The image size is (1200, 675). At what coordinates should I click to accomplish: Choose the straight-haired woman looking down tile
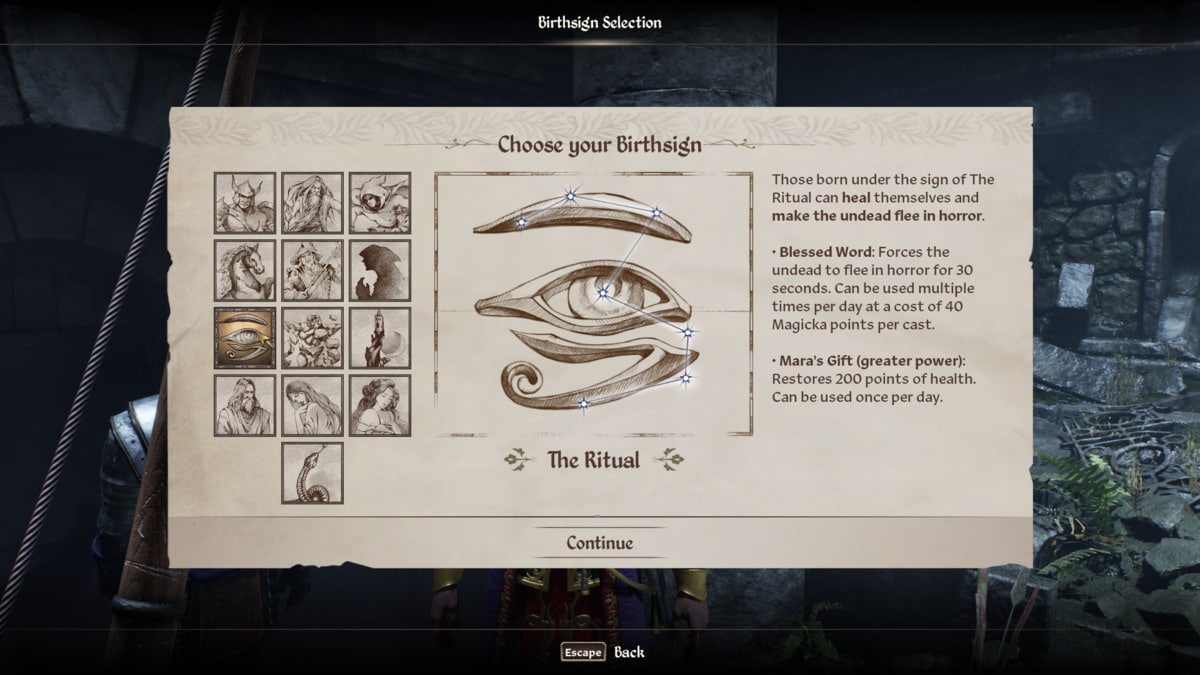[312, 405]
